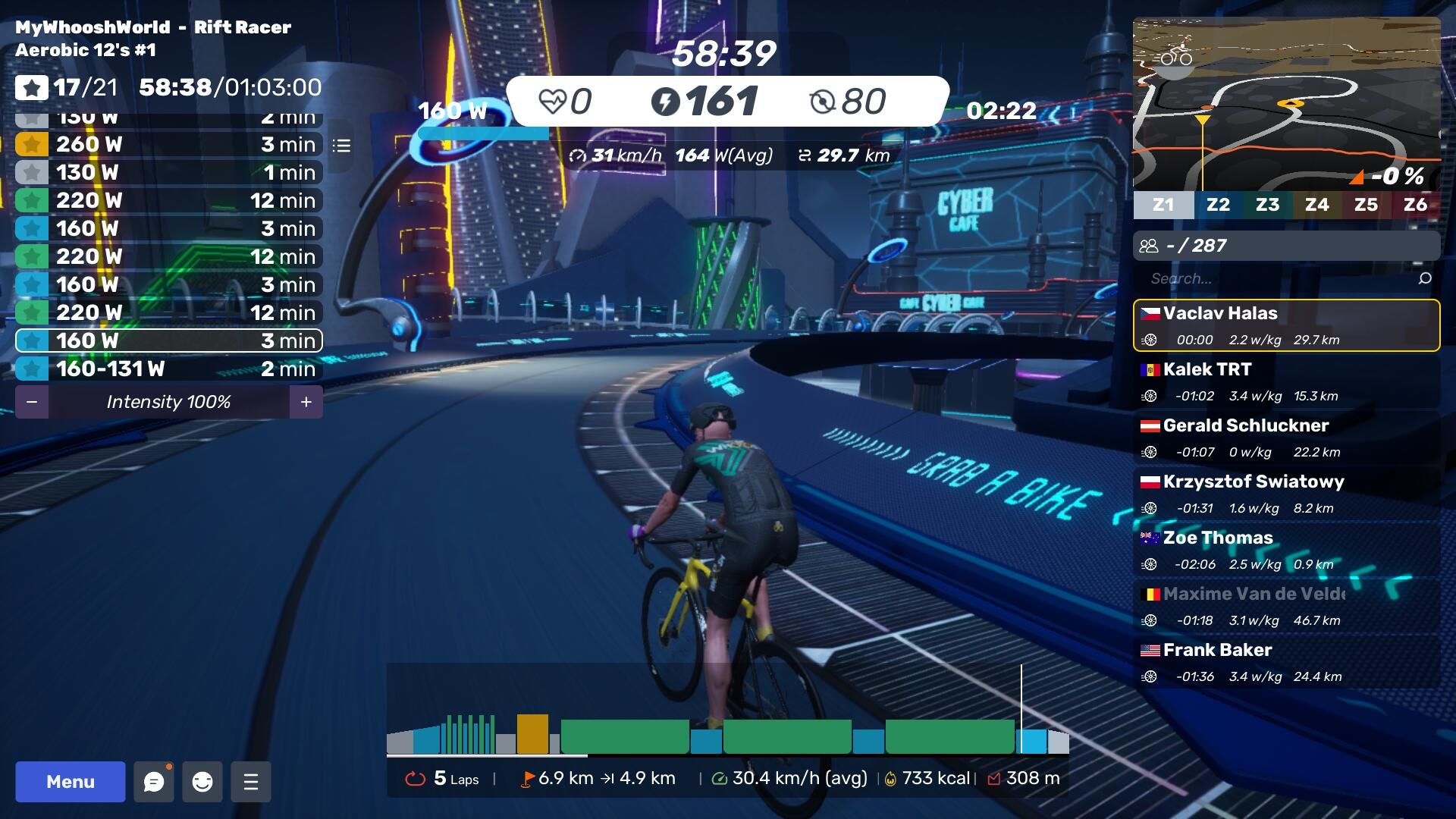The width and height of the screenshot is (1456, 819).
Task: Open the chat speech bubble
Action: click(x=154, y=782)
